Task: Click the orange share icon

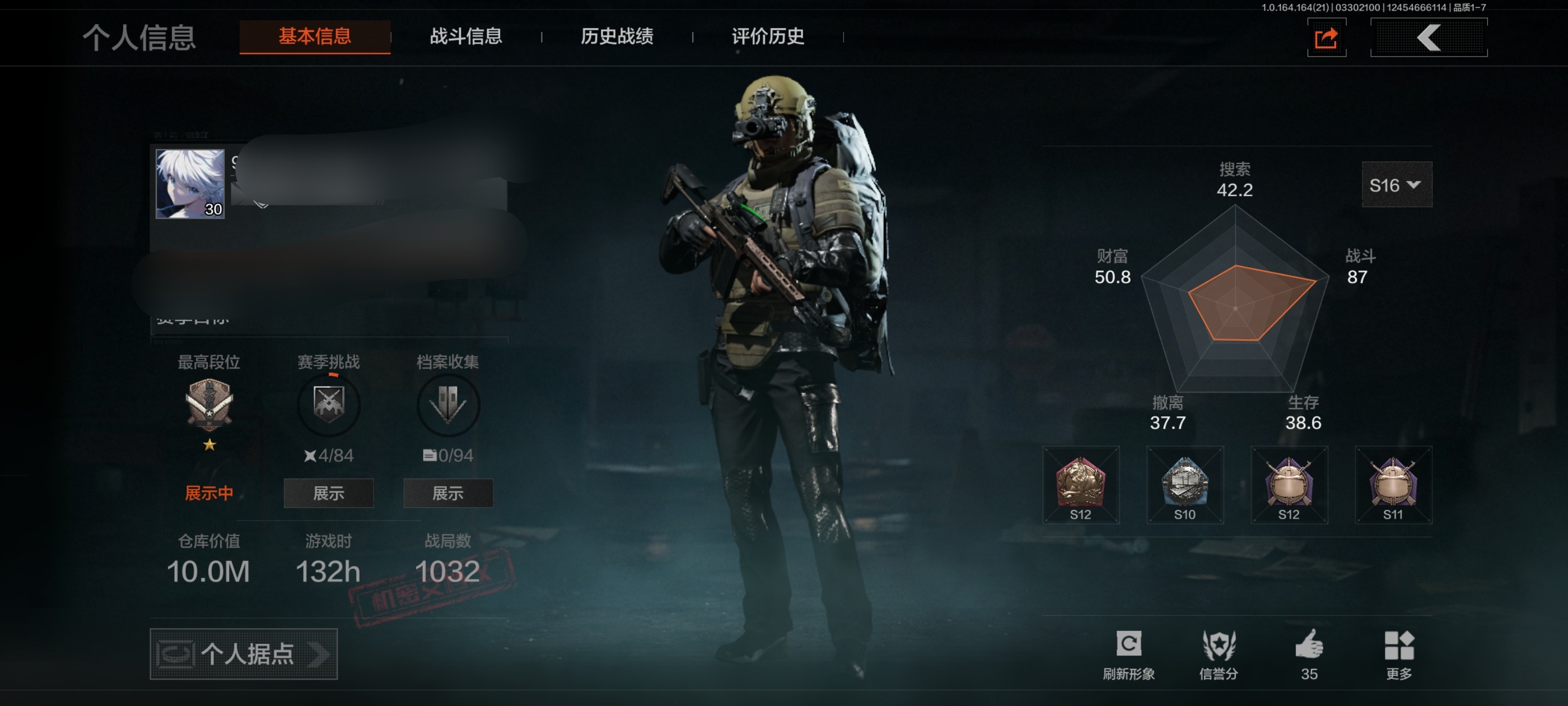Action: [1326, 38]
